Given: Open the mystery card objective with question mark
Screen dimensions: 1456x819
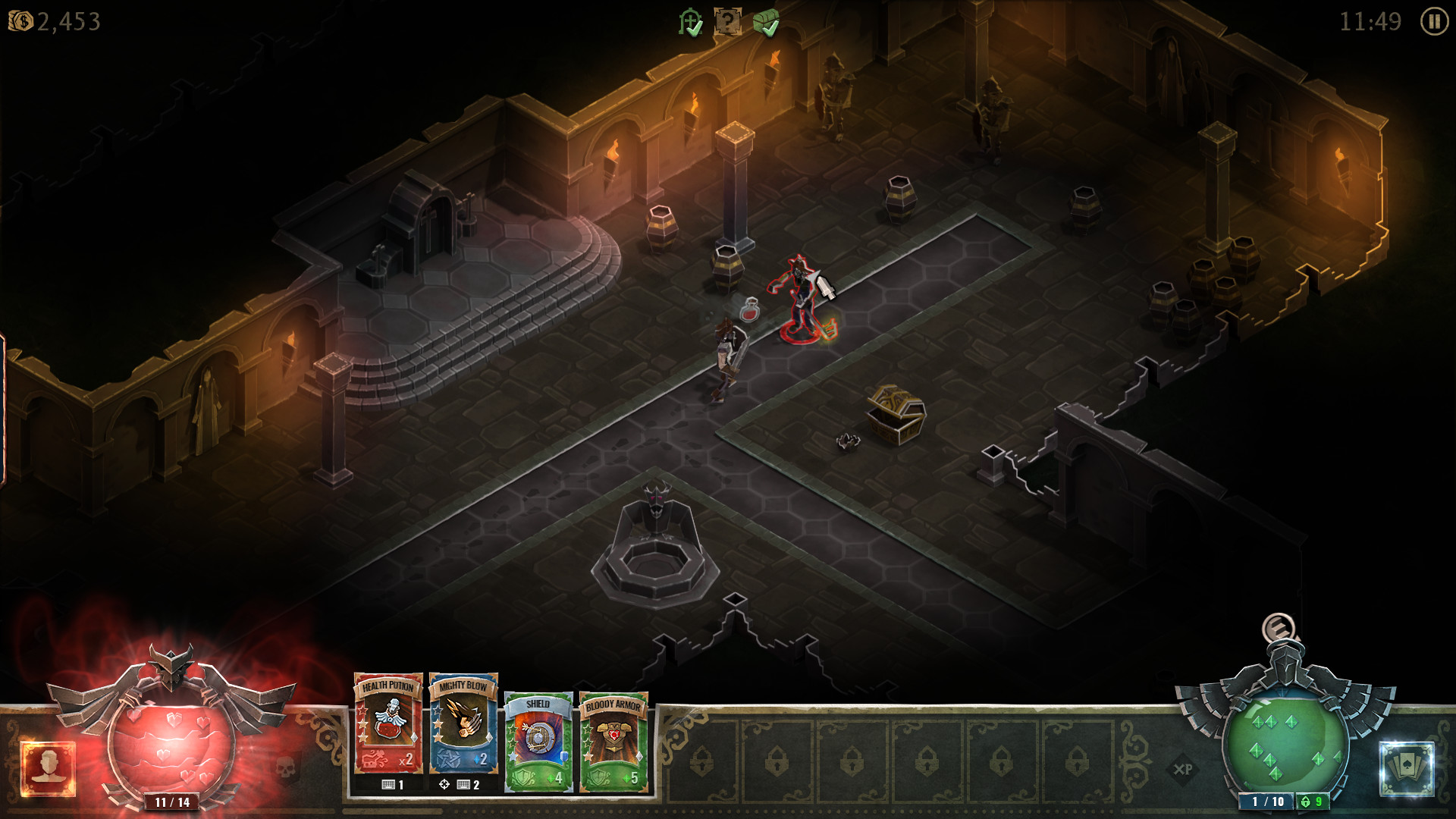Looking at the screenshot, I should [727, 21].
